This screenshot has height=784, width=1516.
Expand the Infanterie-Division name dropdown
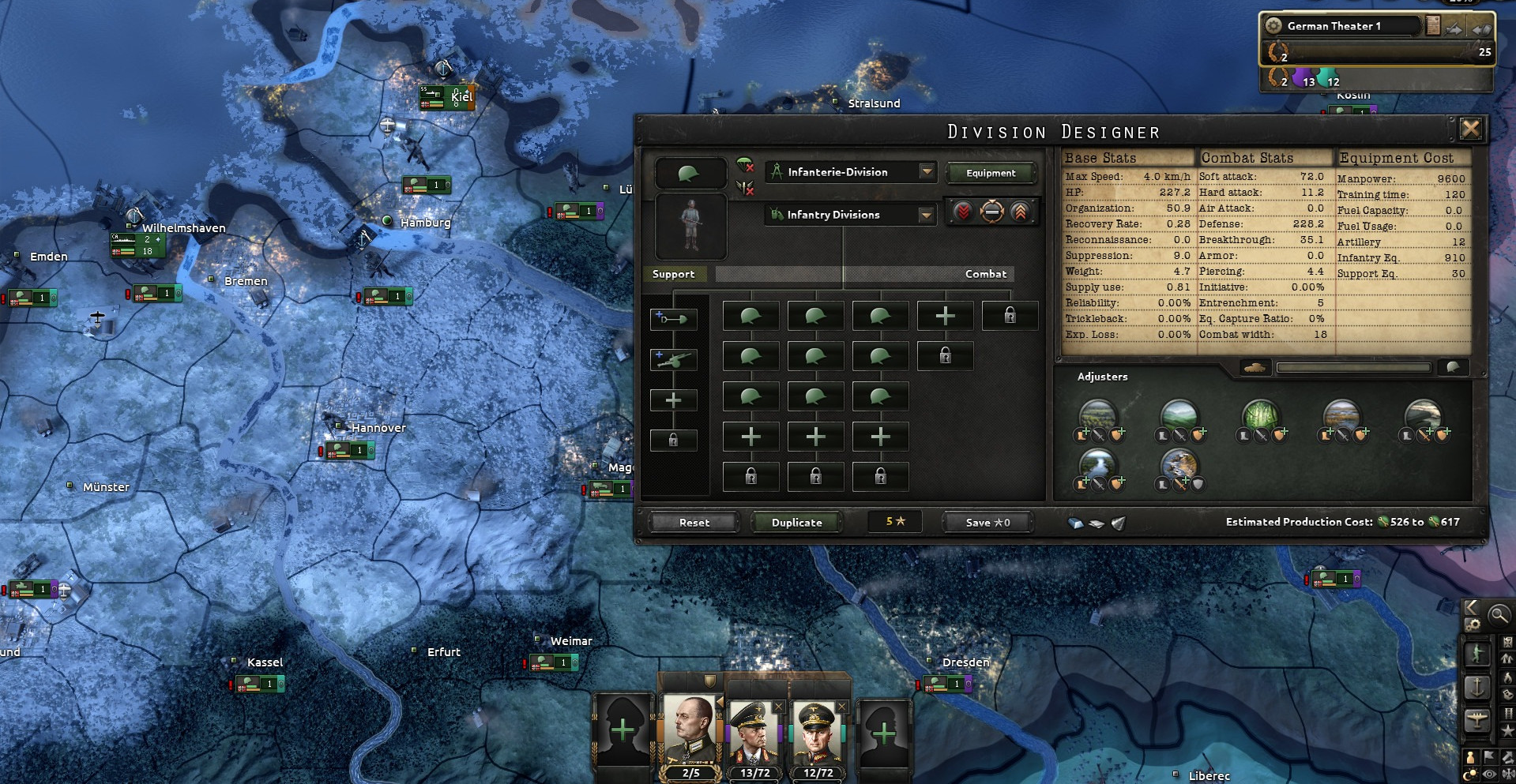click(x=927, y=171)
